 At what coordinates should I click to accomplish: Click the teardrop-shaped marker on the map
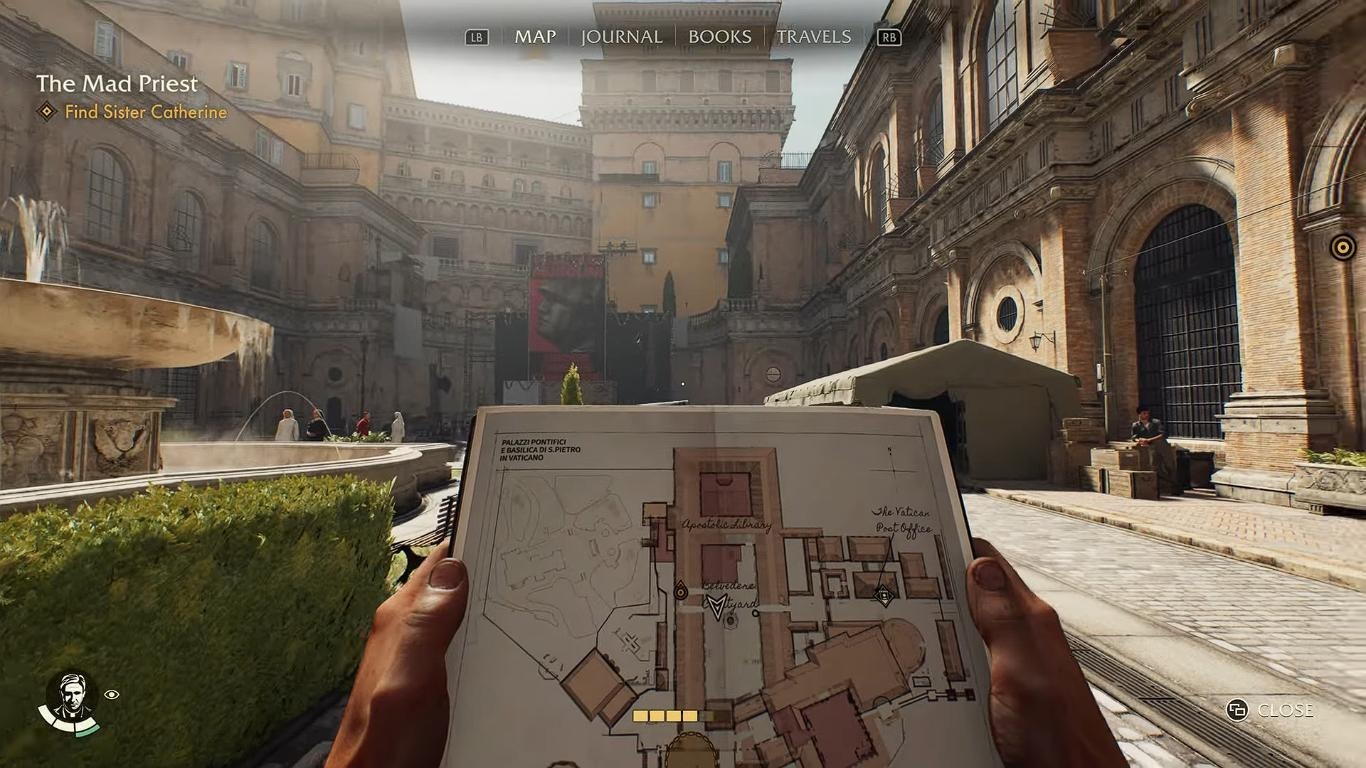pyautogui.click(x=681, y=591)
